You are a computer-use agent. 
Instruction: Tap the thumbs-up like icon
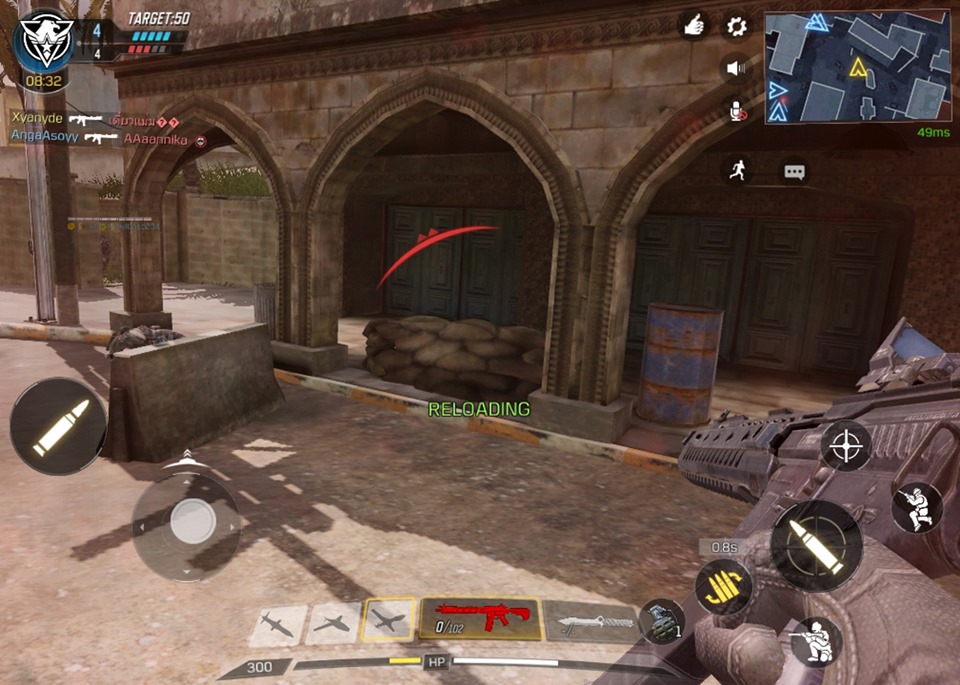click(694, 26)
